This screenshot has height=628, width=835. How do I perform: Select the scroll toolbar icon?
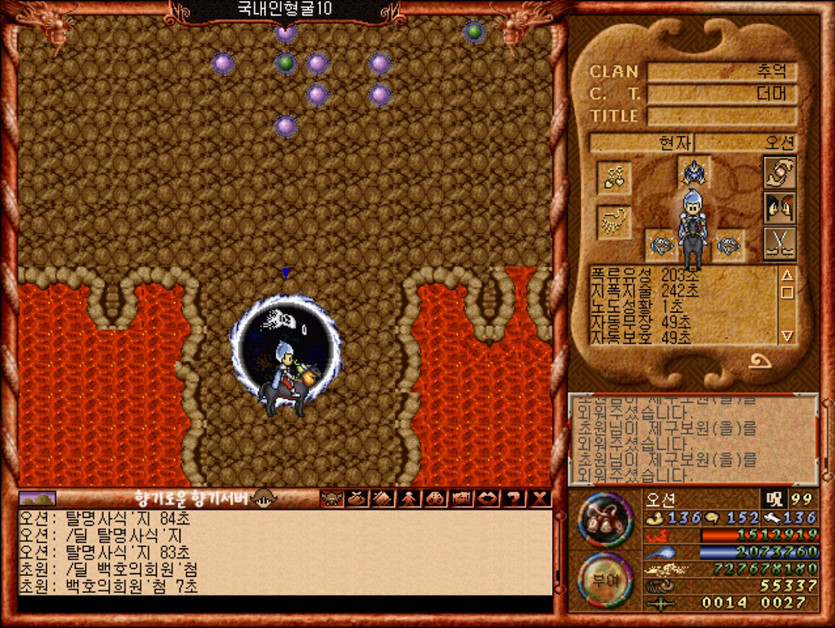tap(383, 498)
